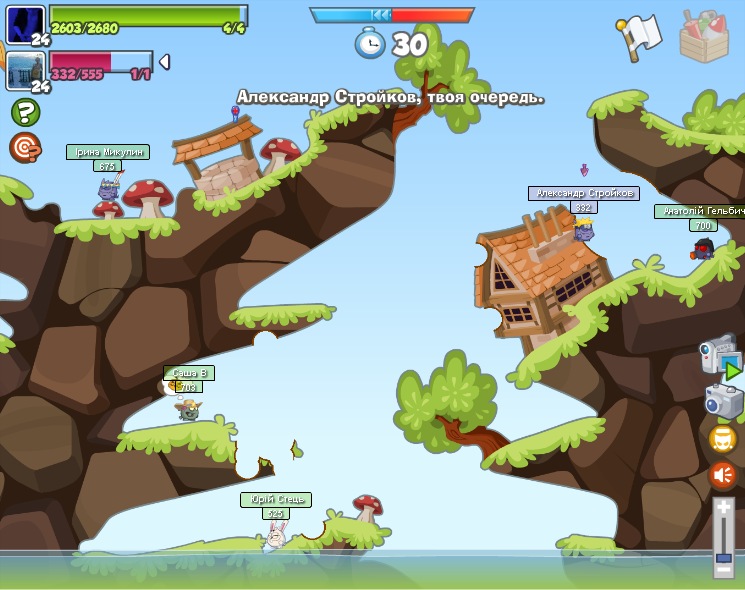Select the seaside photo team avatar
This screenshot has height=590, width=745.
[x=25, y=70]
